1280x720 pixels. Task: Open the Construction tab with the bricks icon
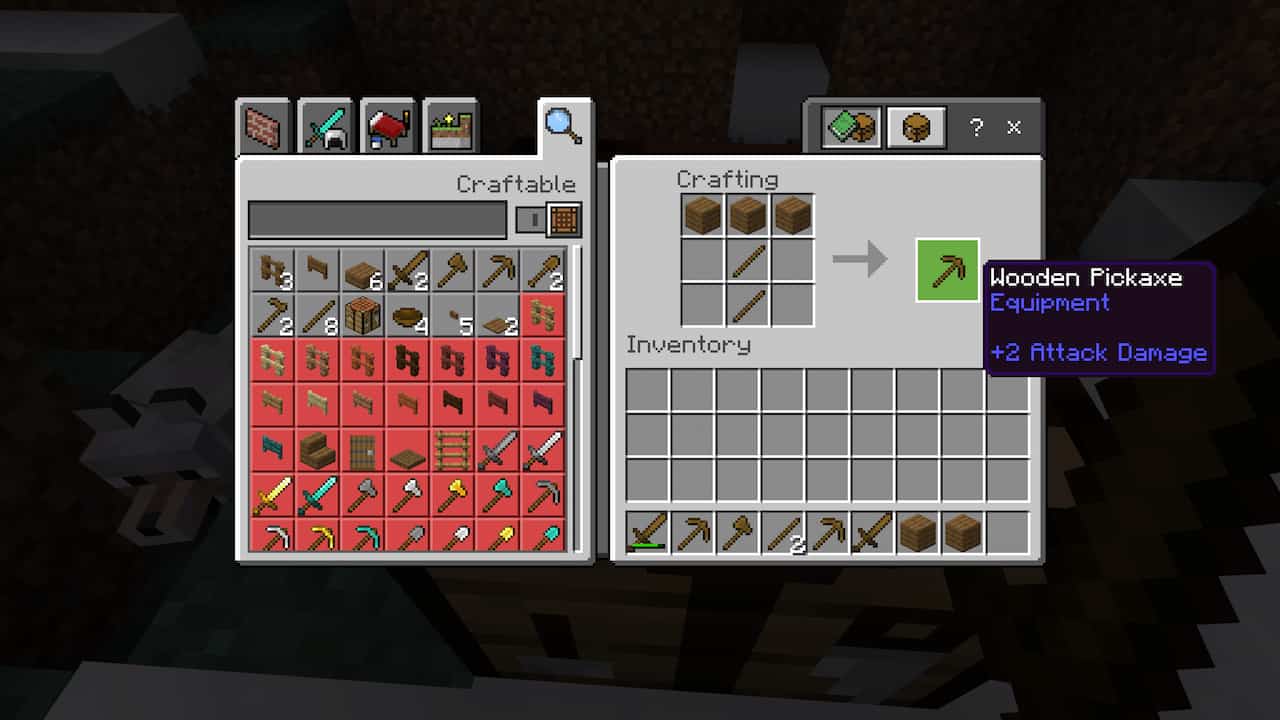(x=262, y=126)
